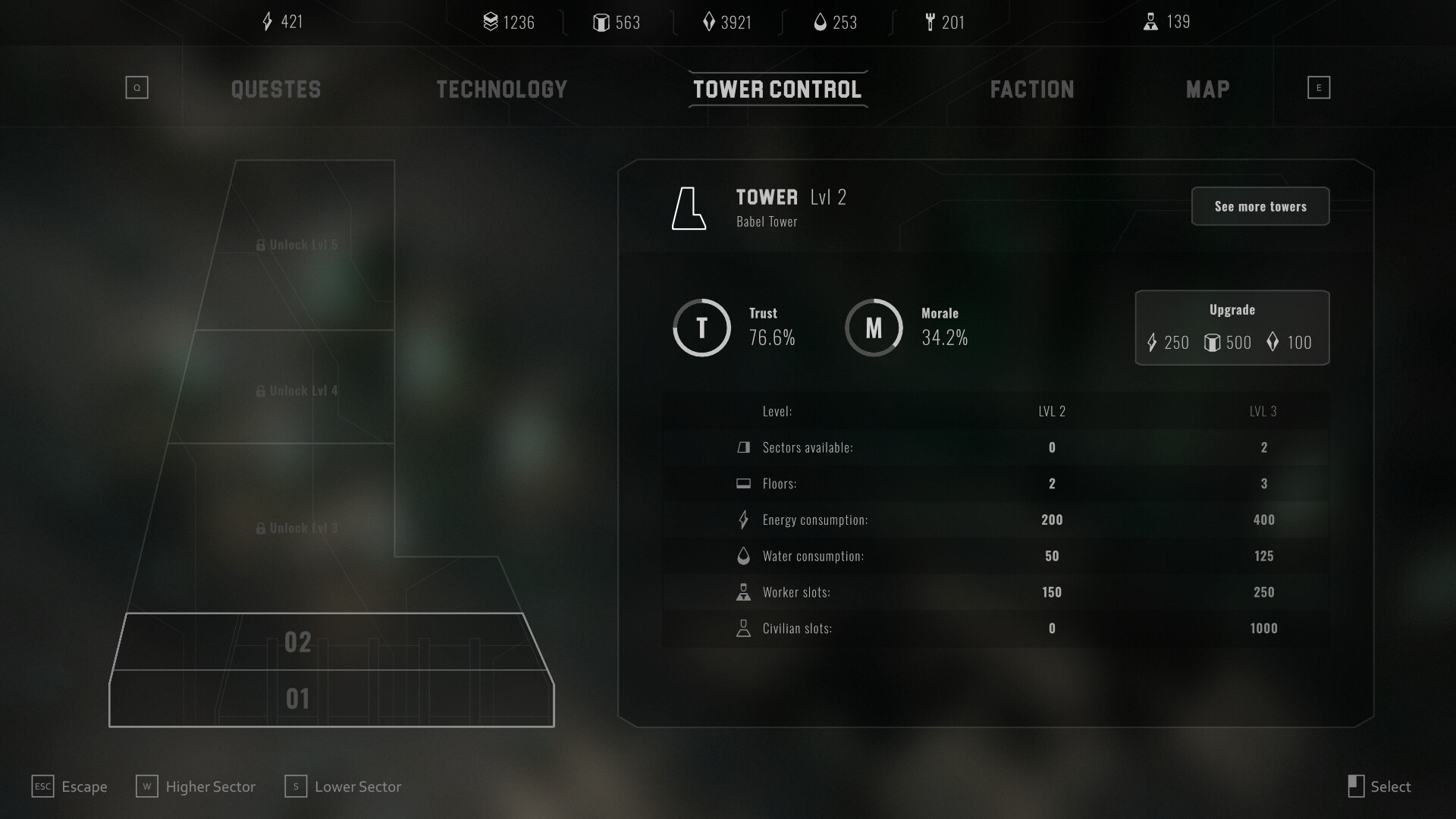Viewport: 1456px width, 819px height.
Task: Click the worker slots icon in the table
Action: pos(744,591)
